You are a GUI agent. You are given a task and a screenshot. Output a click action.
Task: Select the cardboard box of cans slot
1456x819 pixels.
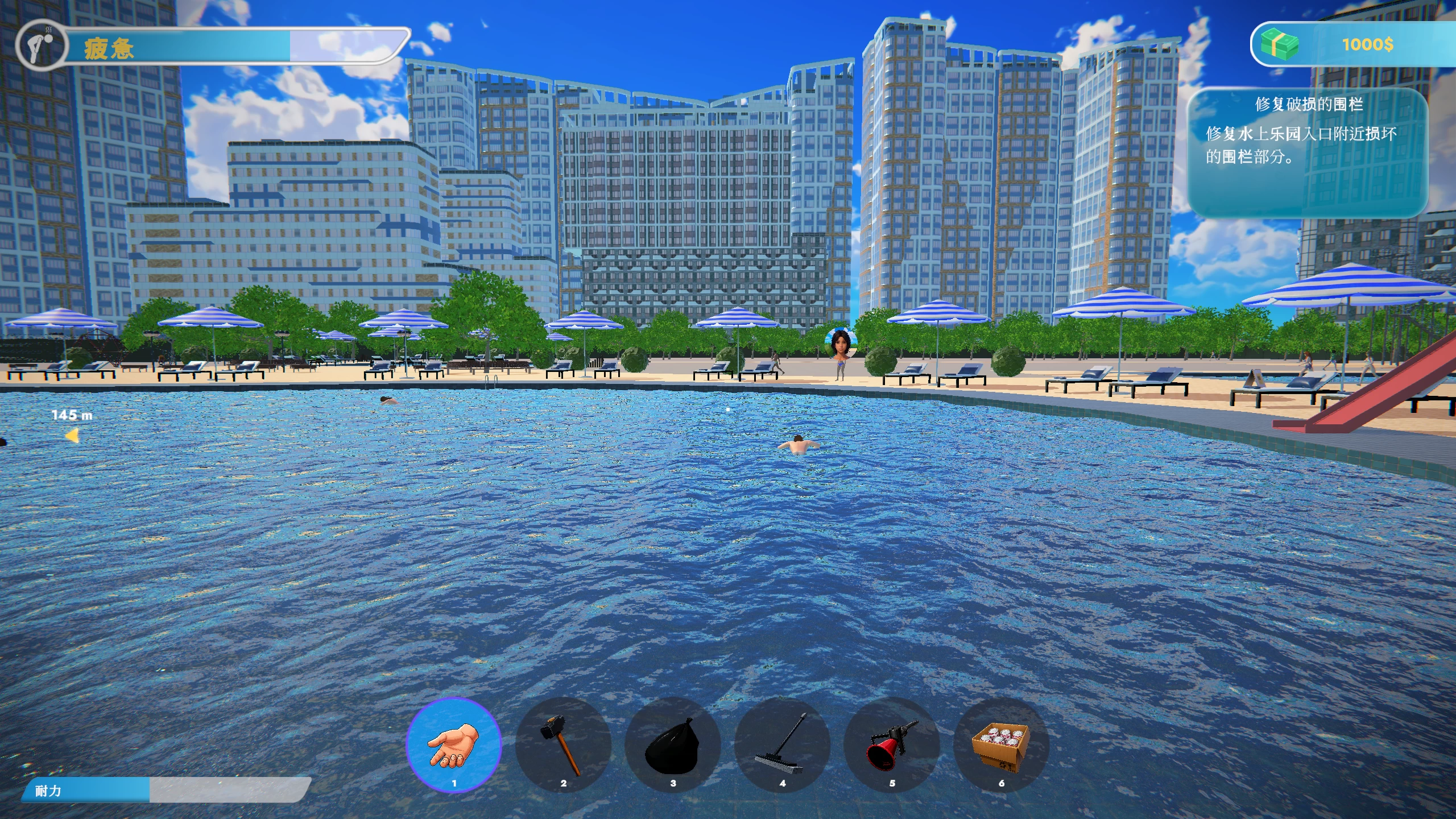[1001, 744]
